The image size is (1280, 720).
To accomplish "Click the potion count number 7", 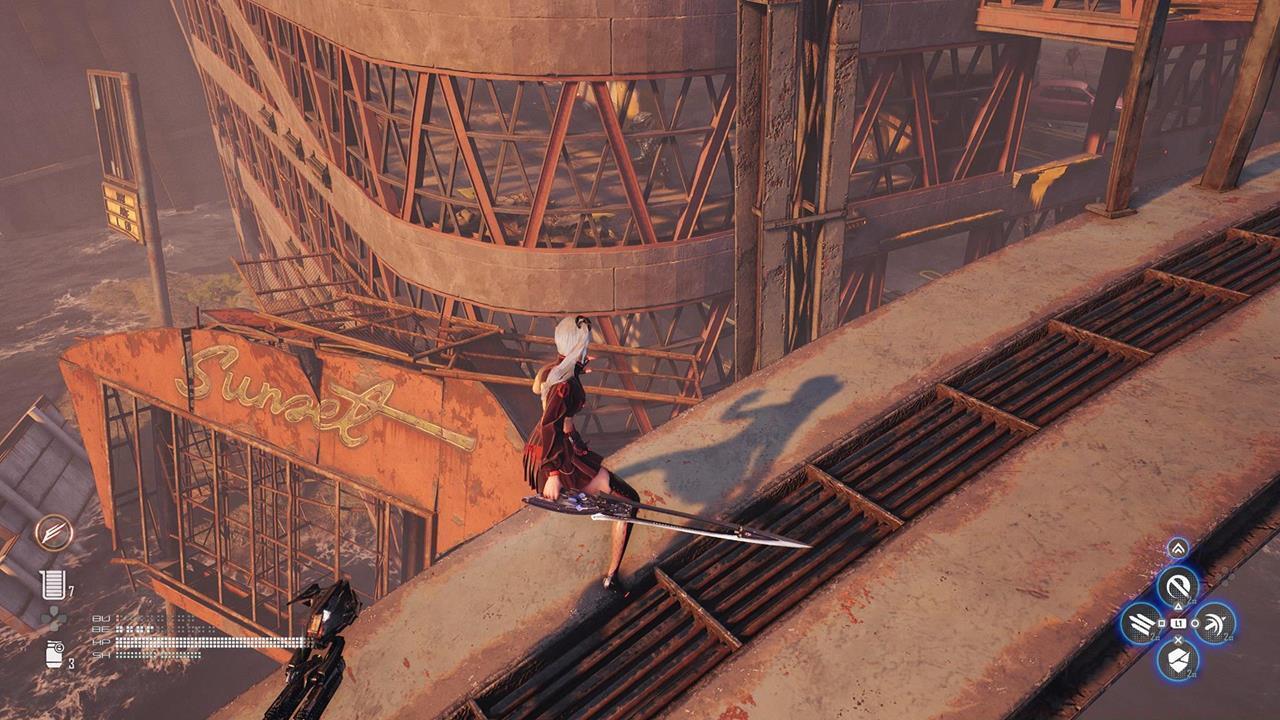I will pos(71,589).
